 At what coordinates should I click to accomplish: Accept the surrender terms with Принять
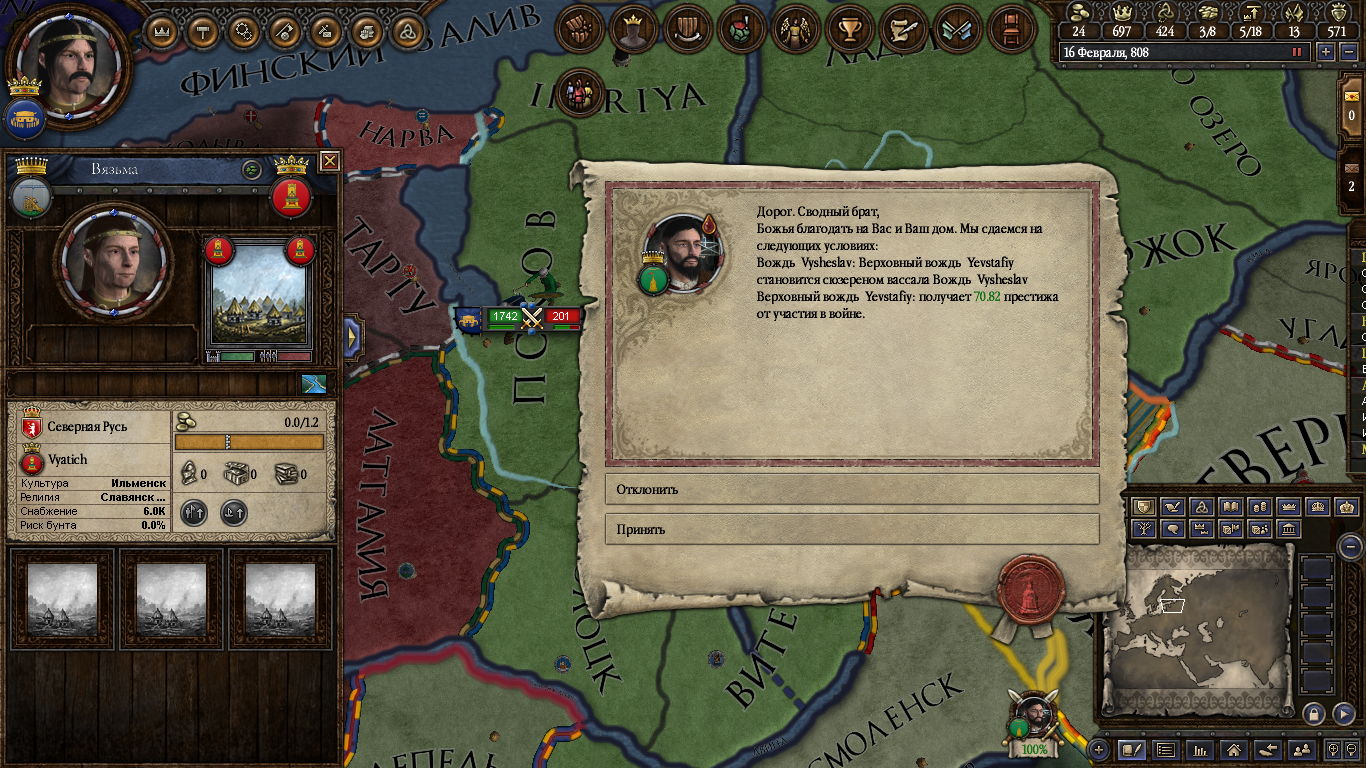tap(851, 530)
